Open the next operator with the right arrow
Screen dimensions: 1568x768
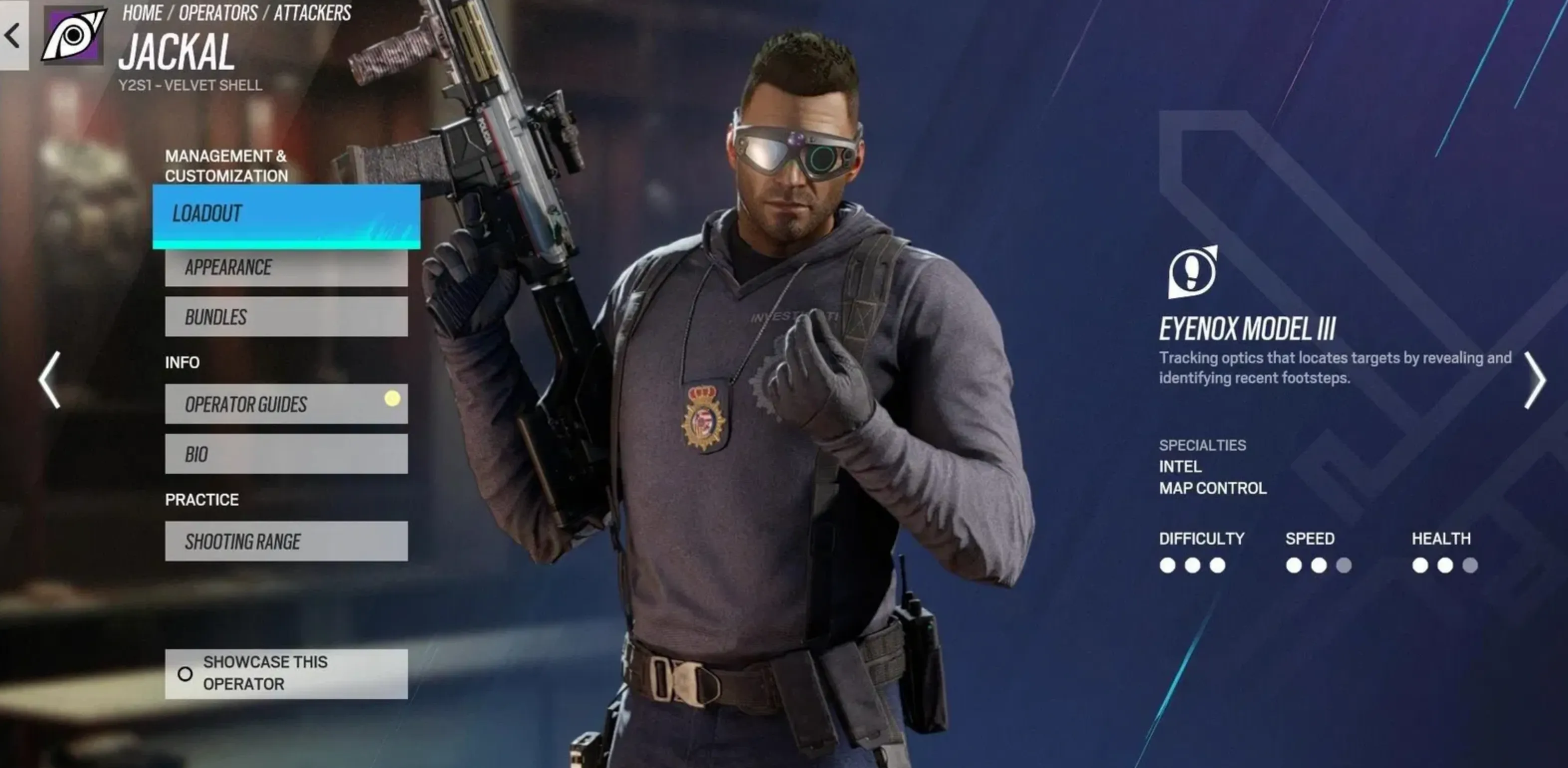tap(1538, 381)
